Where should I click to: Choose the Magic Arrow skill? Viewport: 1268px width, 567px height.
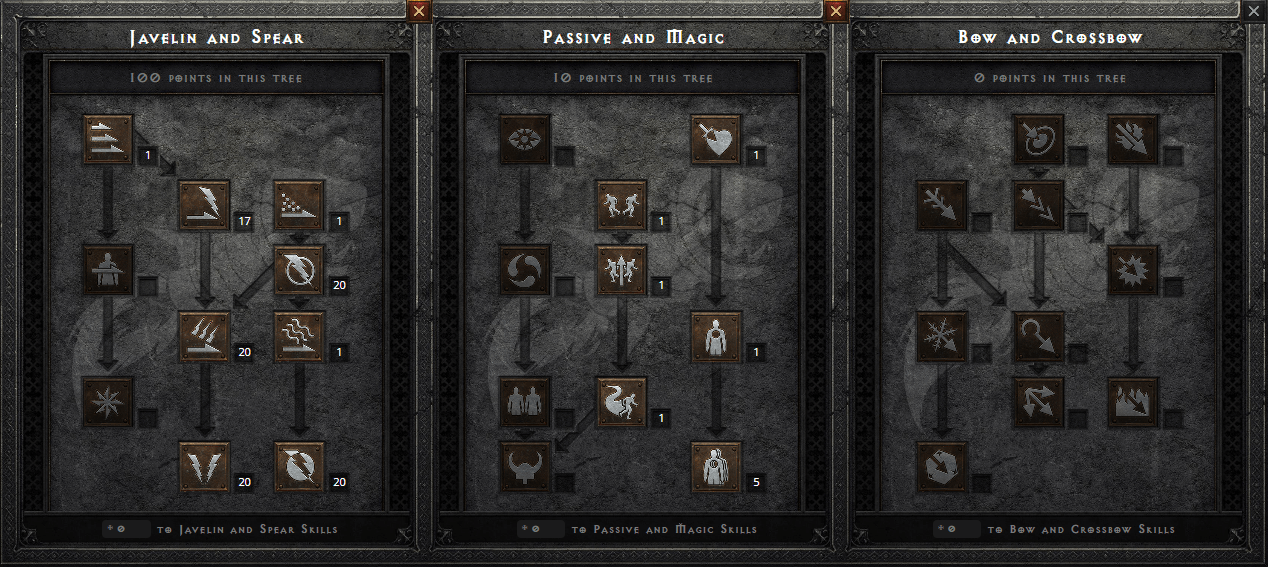pos(1038,139)
